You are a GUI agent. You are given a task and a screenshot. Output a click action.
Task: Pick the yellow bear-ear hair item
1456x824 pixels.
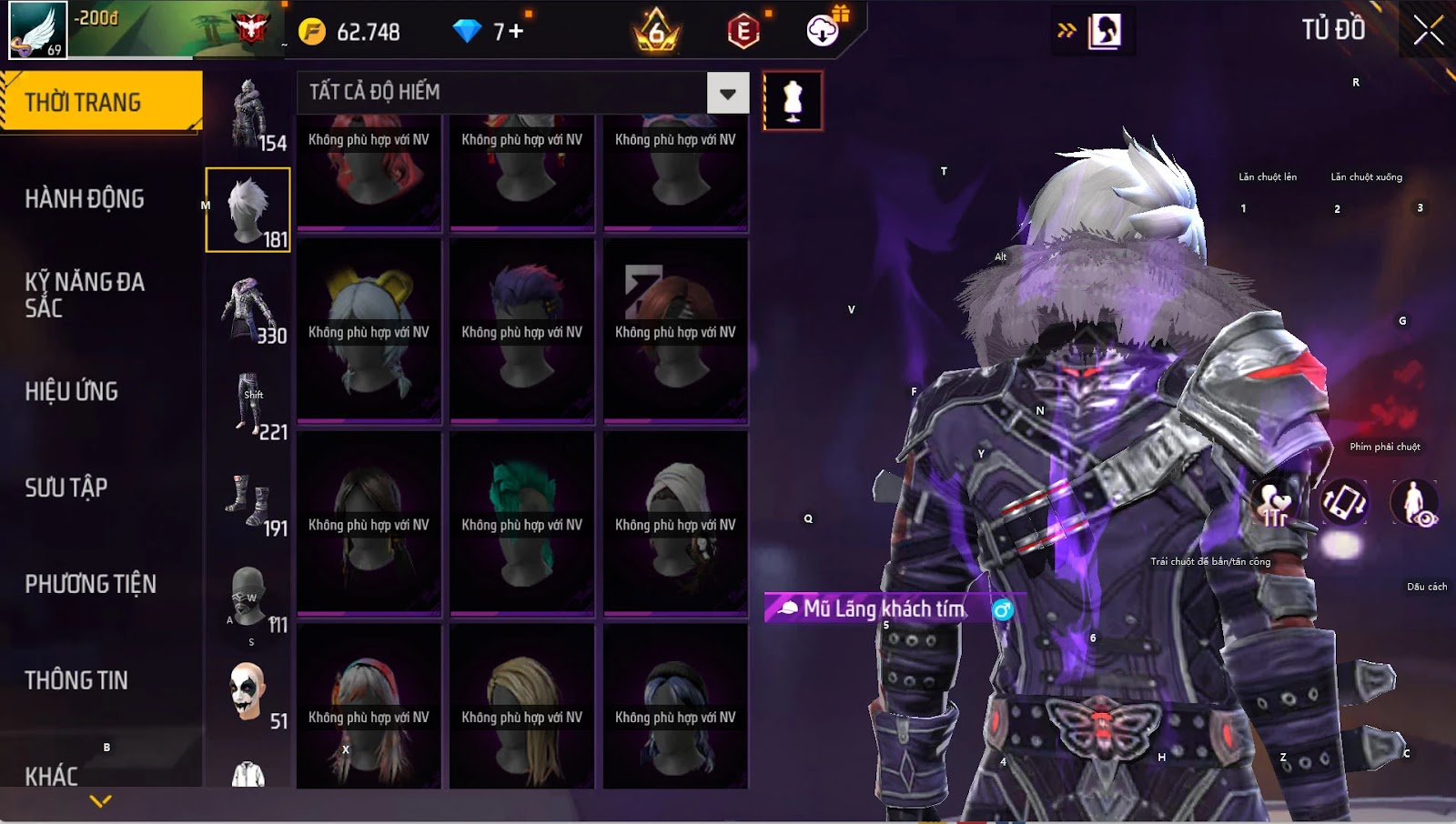pos(369,330)
